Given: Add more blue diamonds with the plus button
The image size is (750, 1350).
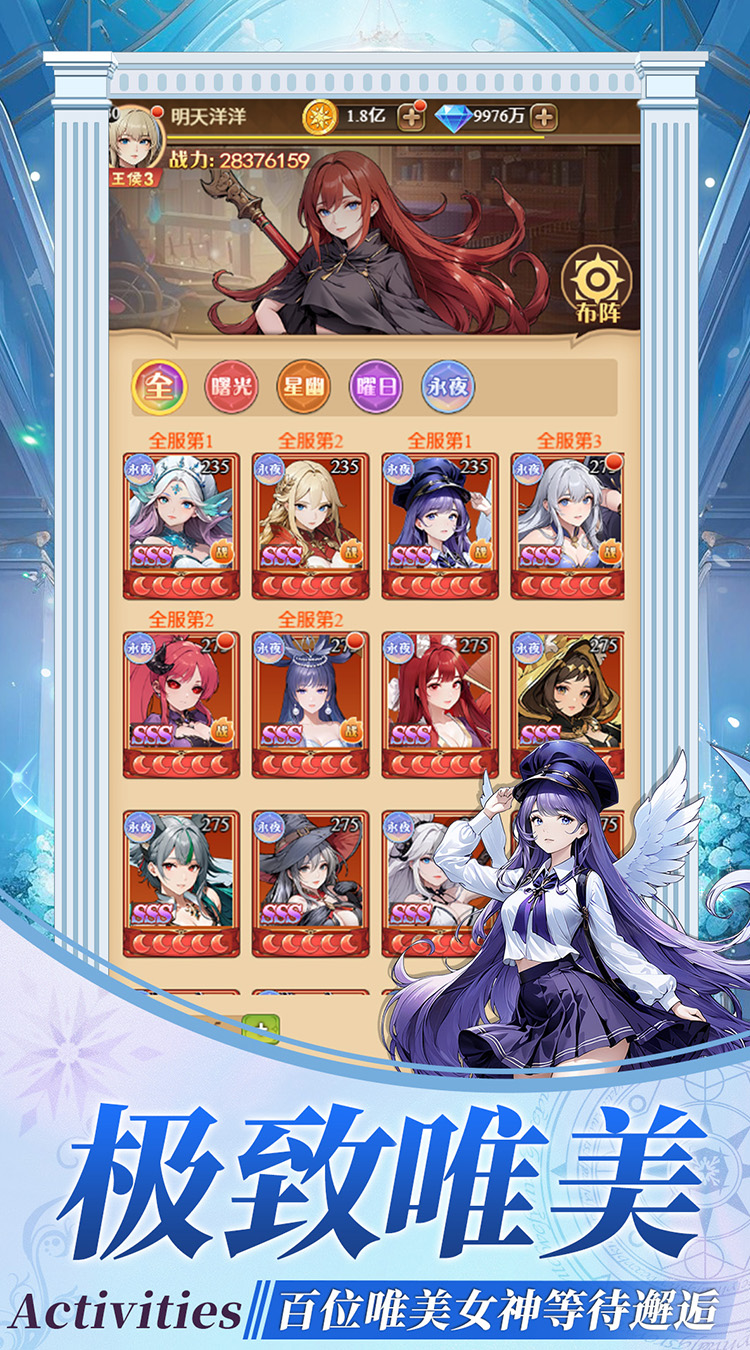Looking at the screenshot, I should pos(543,116).
